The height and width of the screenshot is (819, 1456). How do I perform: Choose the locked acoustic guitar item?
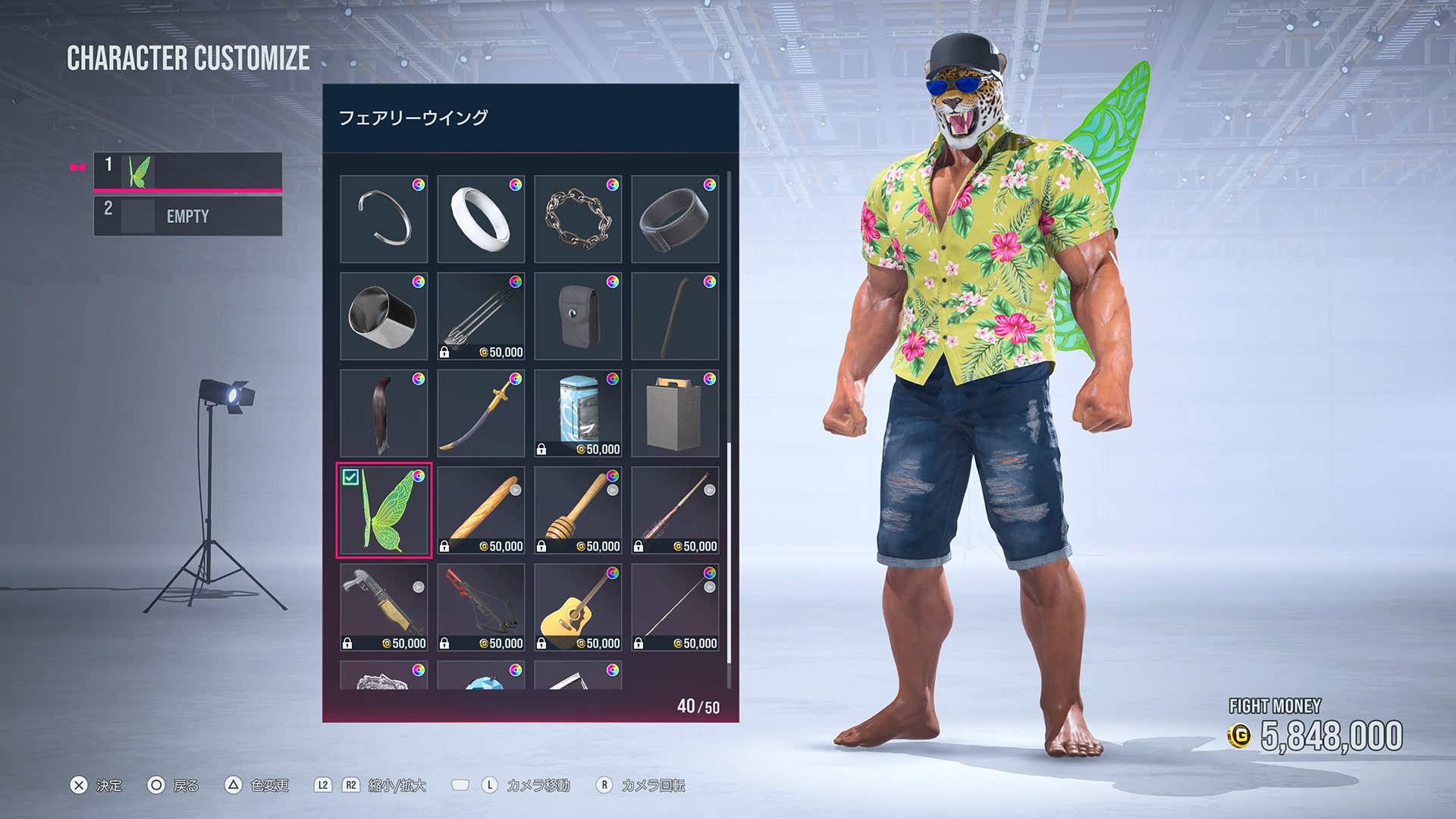[578, 607]
